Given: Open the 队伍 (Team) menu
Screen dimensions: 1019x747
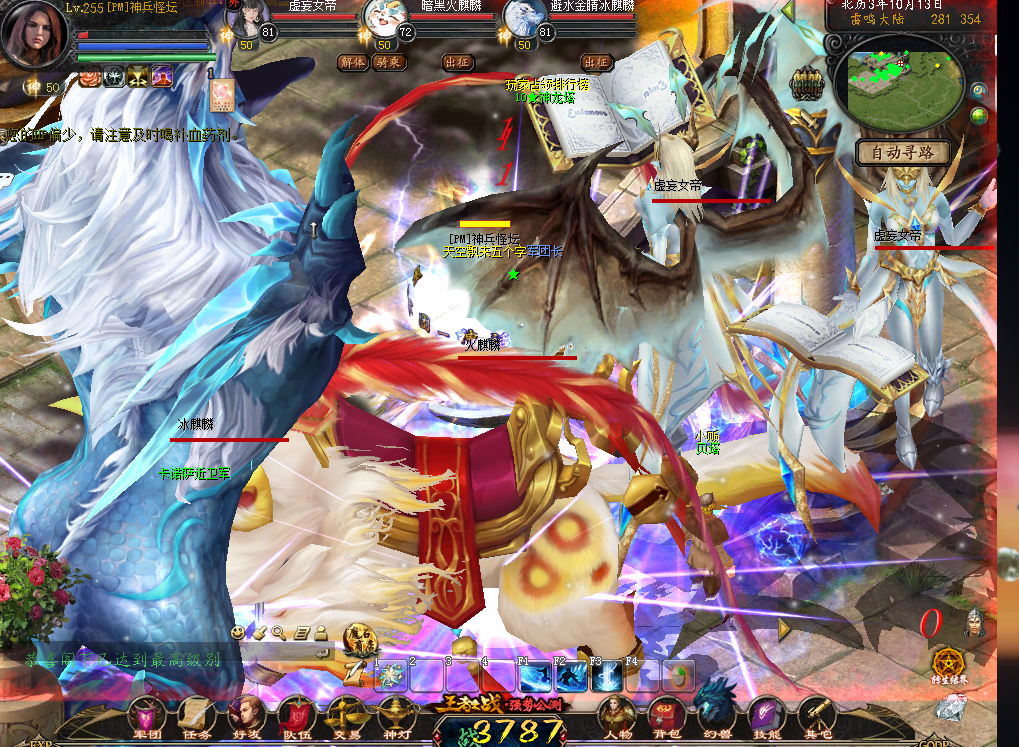Looking at the screenshot, I should pyautogui.click(x=297, y=716).
